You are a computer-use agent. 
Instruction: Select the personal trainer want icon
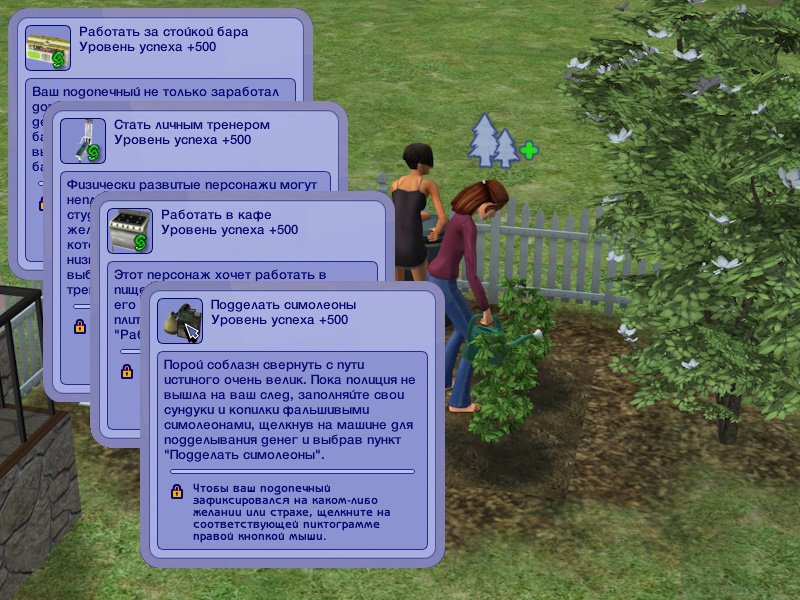click(x=83, y=140)
